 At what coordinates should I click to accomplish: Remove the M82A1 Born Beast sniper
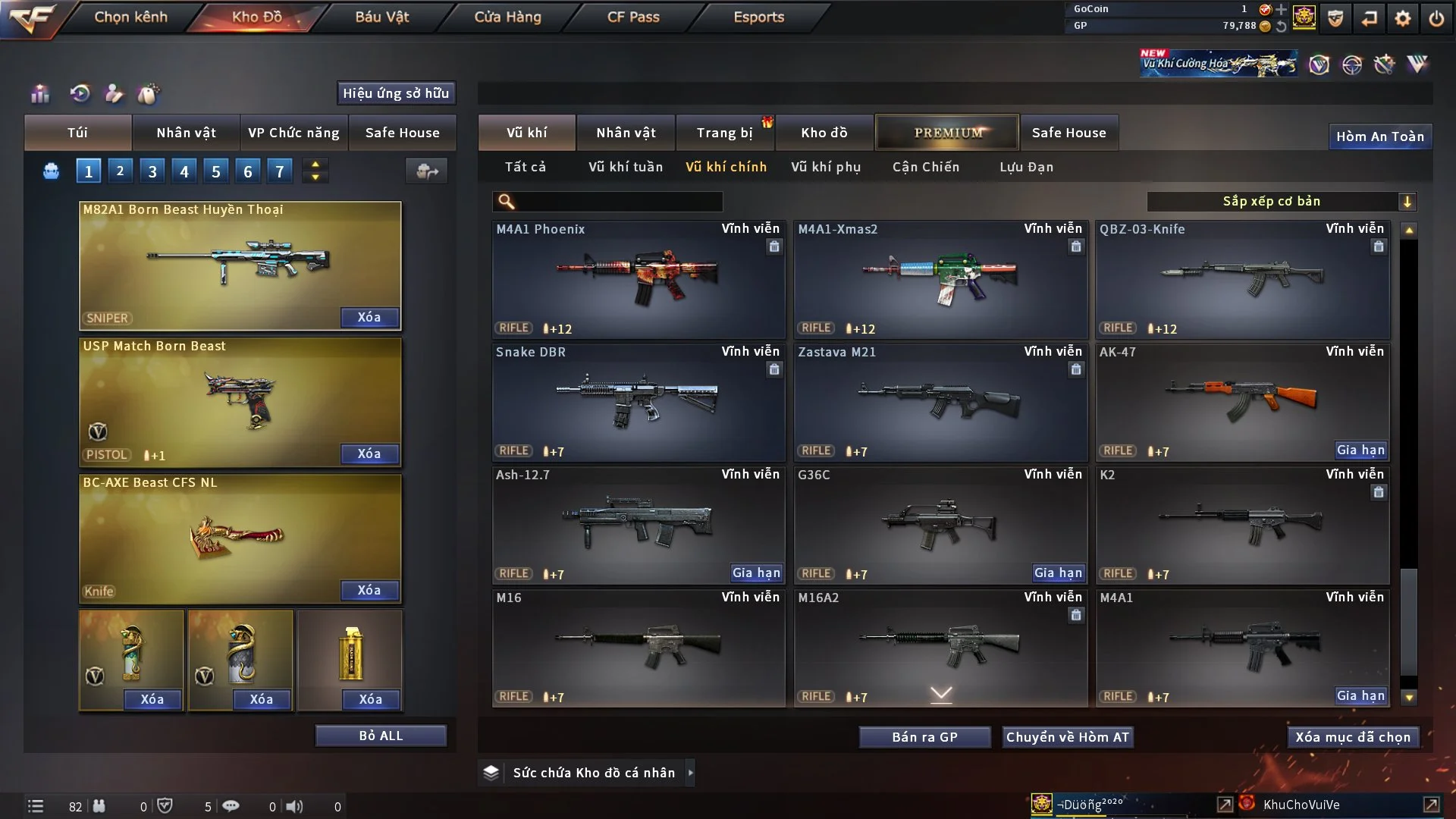[369, 317]
